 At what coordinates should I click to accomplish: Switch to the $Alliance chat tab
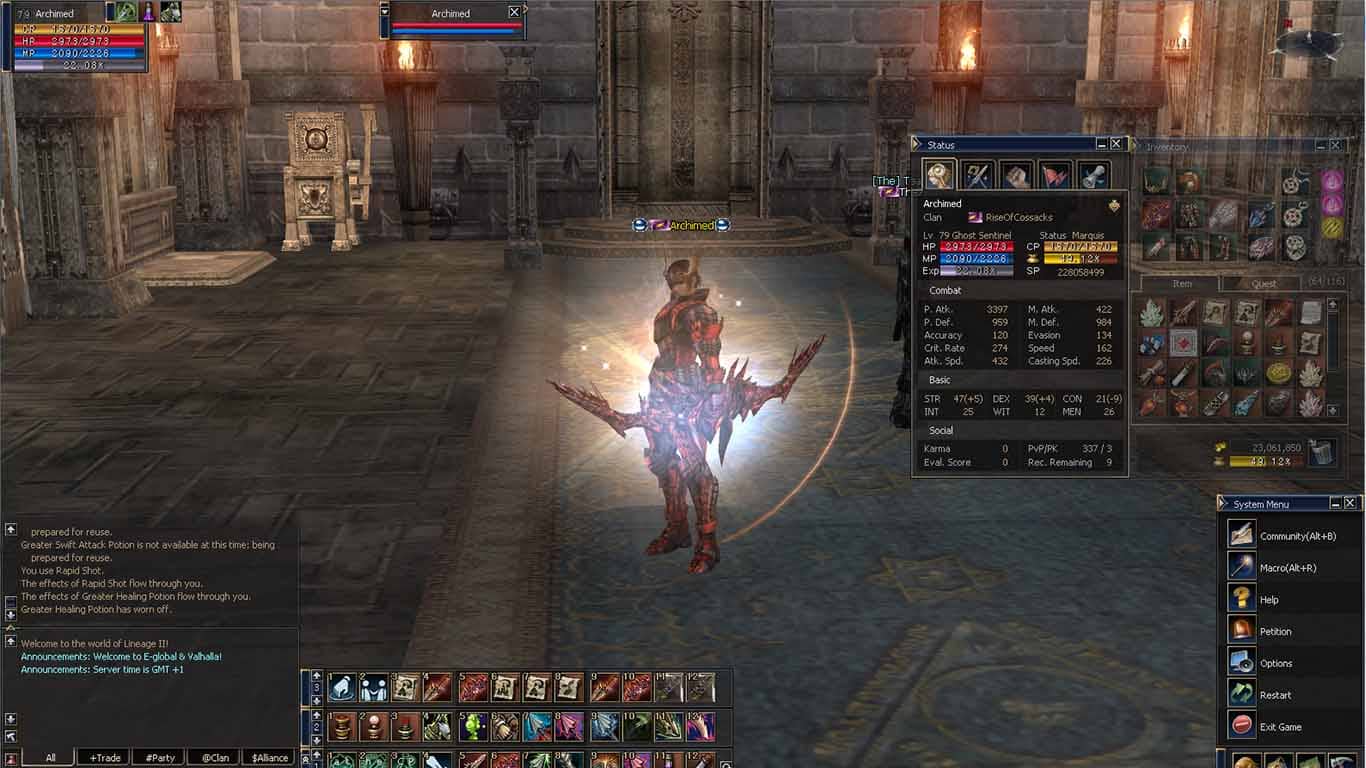click(x=270, y=757)
